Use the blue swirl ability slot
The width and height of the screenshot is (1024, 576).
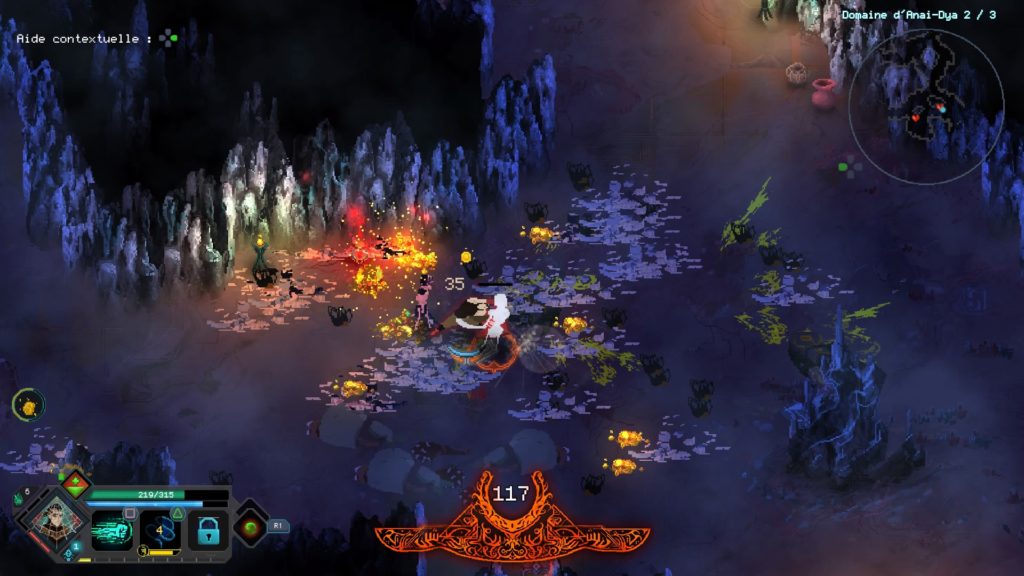point(160,530)
